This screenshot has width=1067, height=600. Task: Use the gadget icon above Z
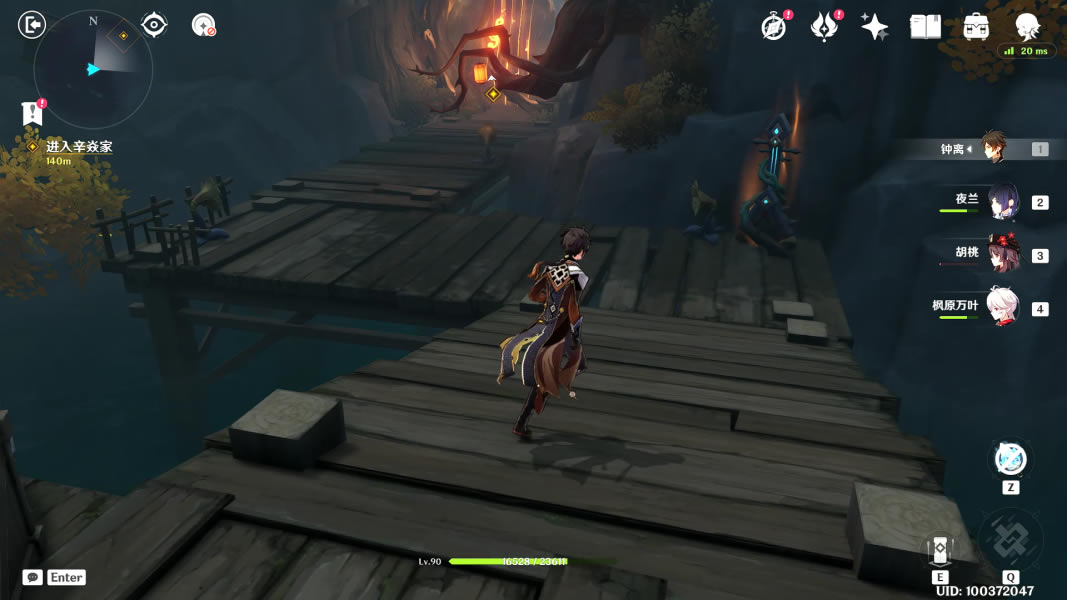pos(1010,460)
